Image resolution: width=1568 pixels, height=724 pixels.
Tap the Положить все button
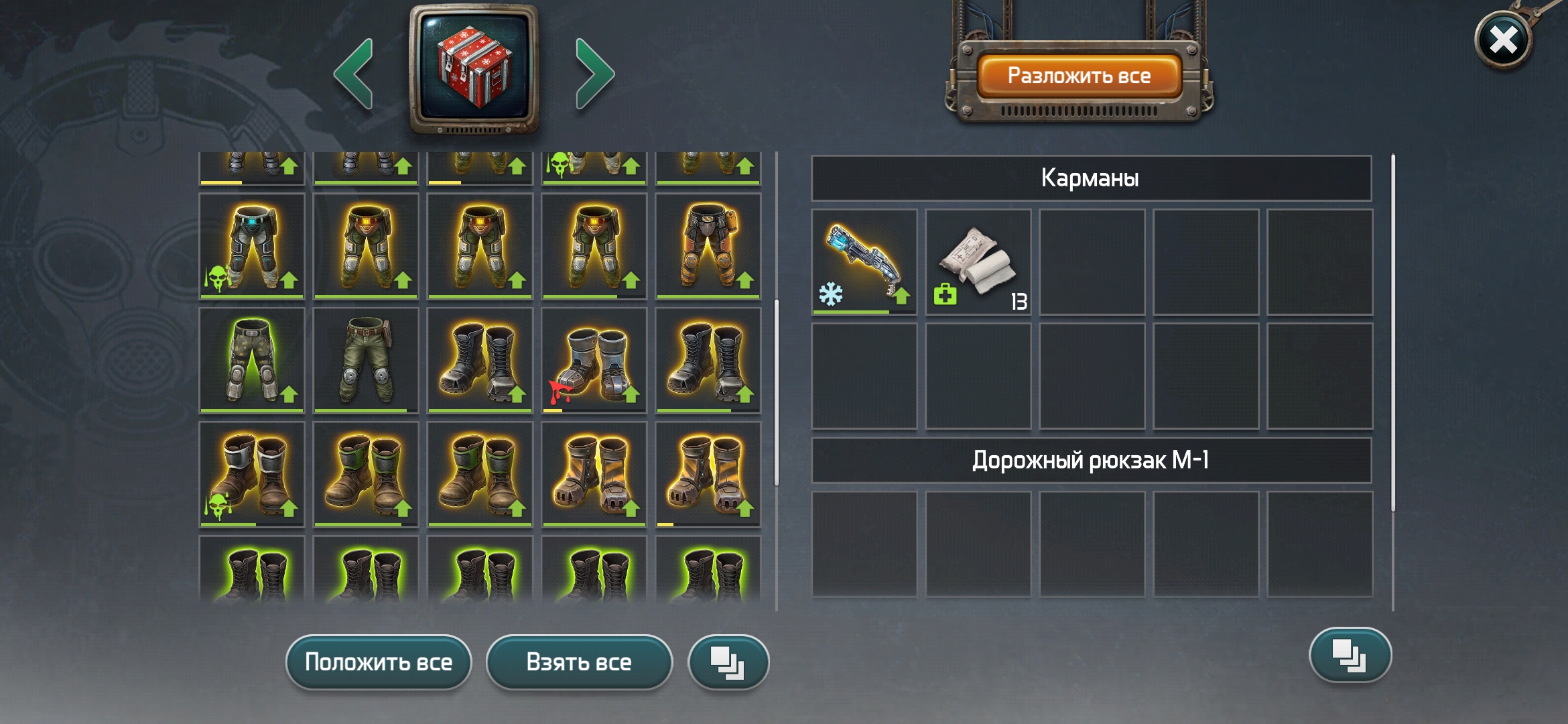(379, 662)
